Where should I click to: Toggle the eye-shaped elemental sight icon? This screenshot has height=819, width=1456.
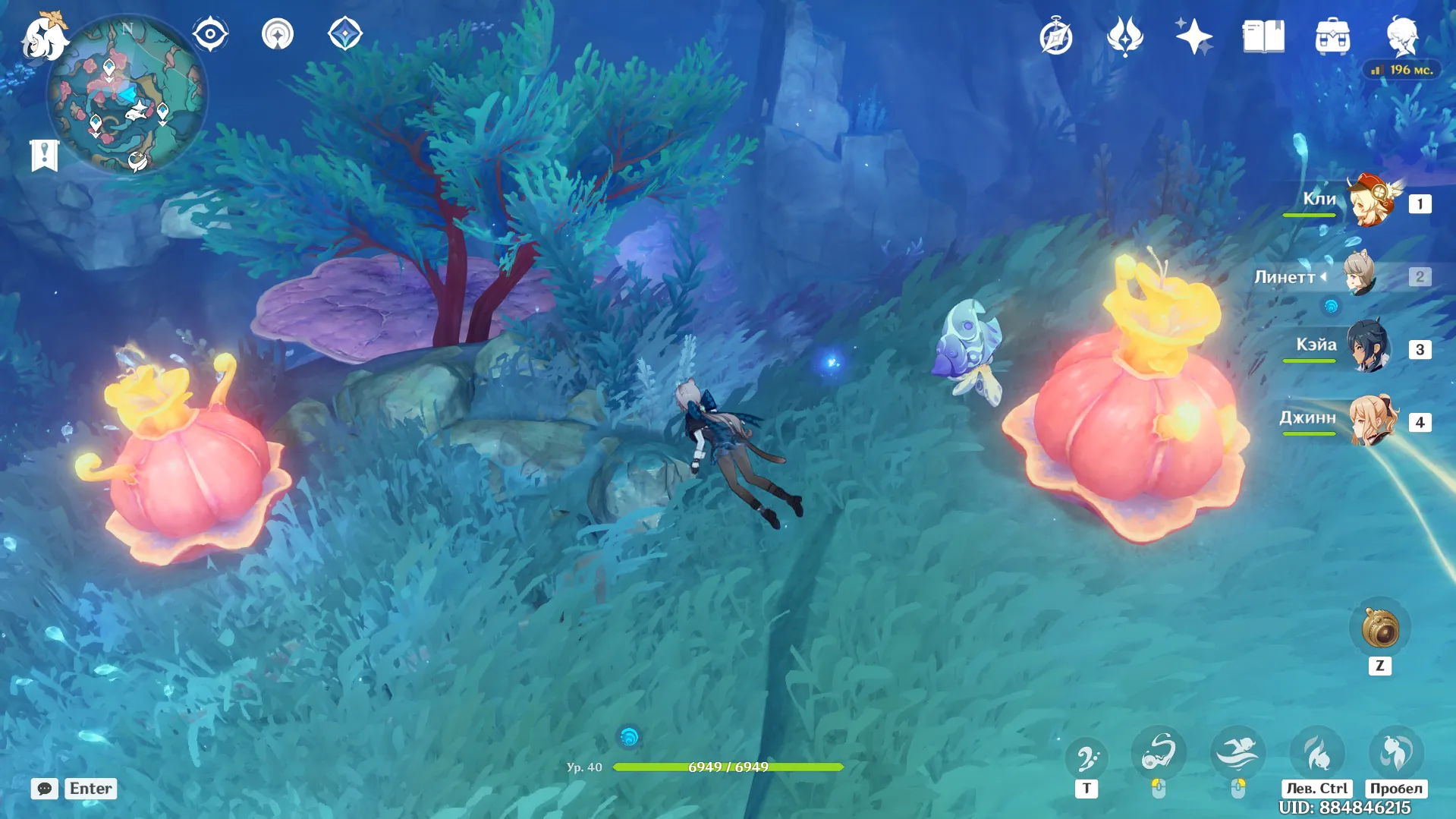210,35
